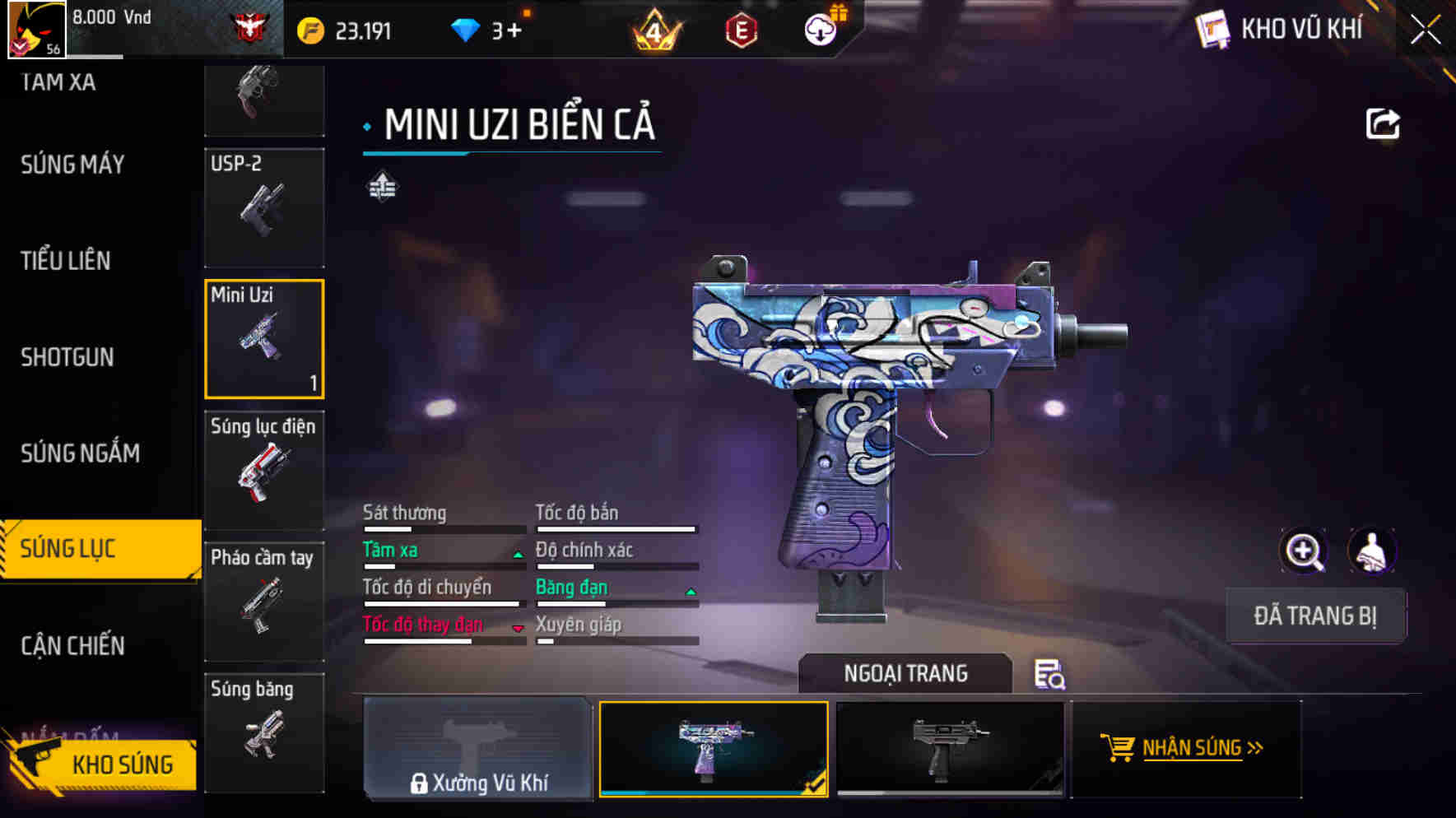Follow the Nhận Súng link
Image resolution: width=1456 pixels, height=818 pixels.
point(1185,748)
